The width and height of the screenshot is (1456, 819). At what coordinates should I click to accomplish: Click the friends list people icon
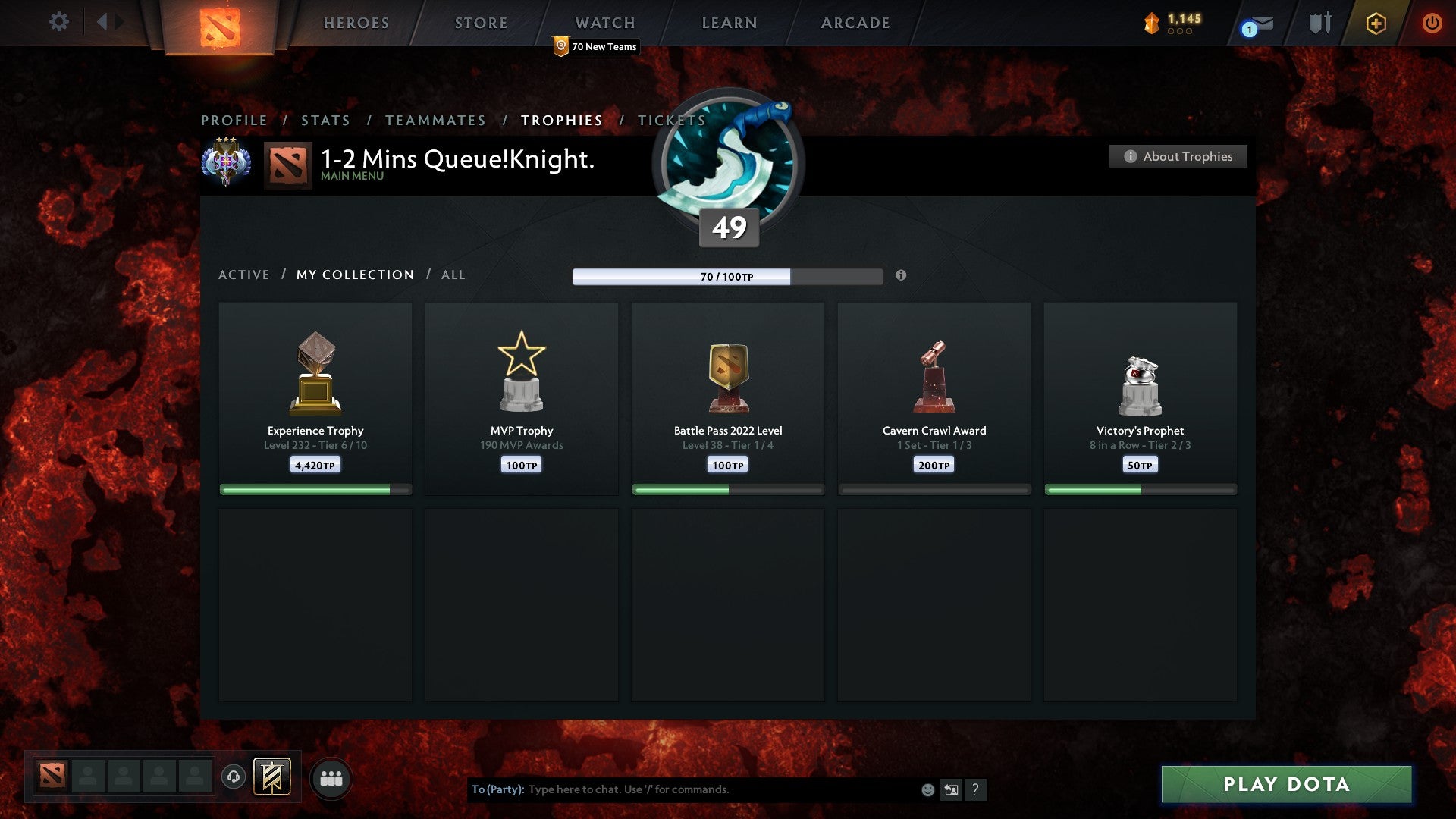click(x=331, y=777)
